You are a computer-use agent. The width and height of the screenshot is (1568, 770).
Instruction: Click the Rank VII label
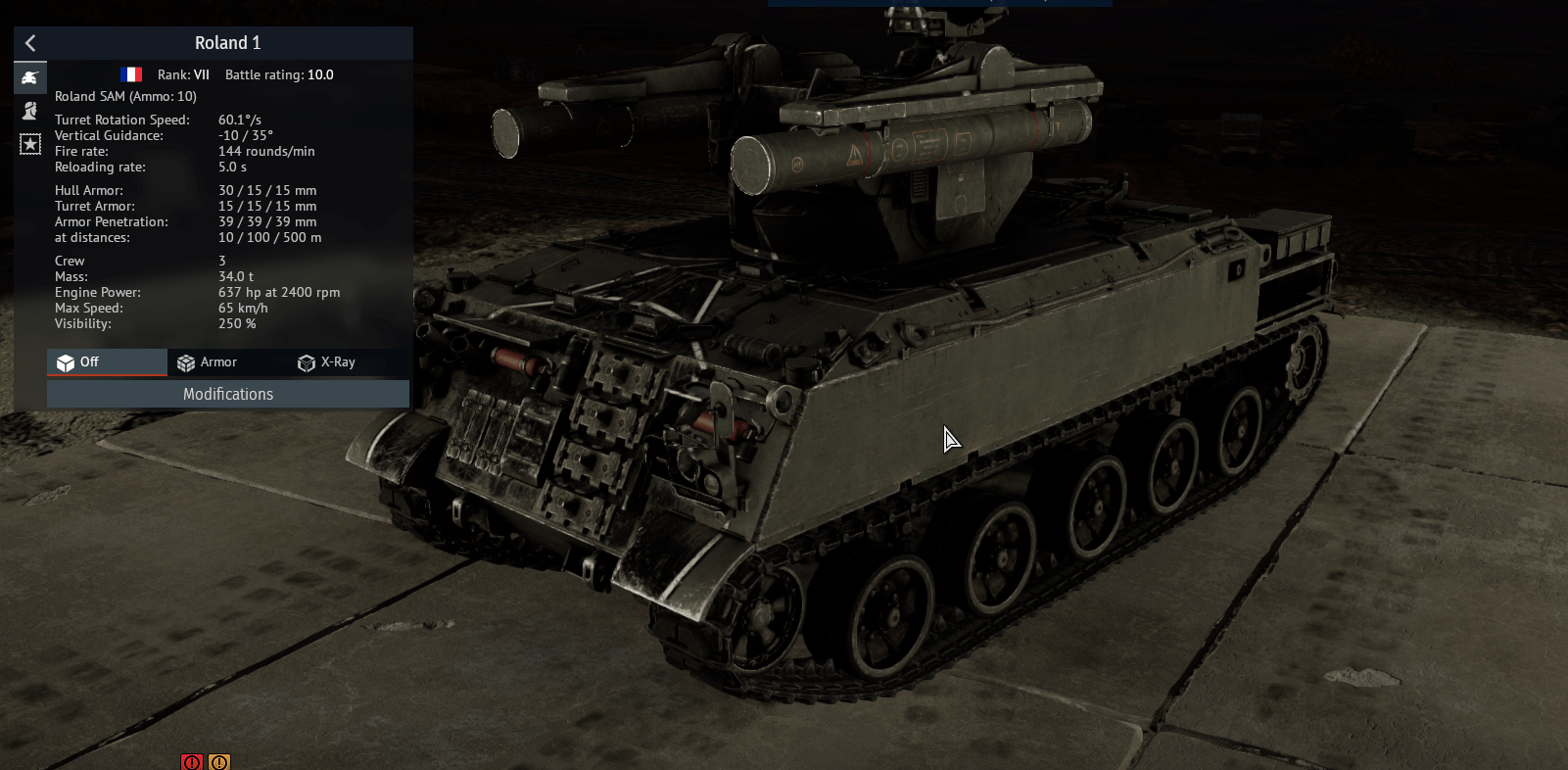[183, 74]
